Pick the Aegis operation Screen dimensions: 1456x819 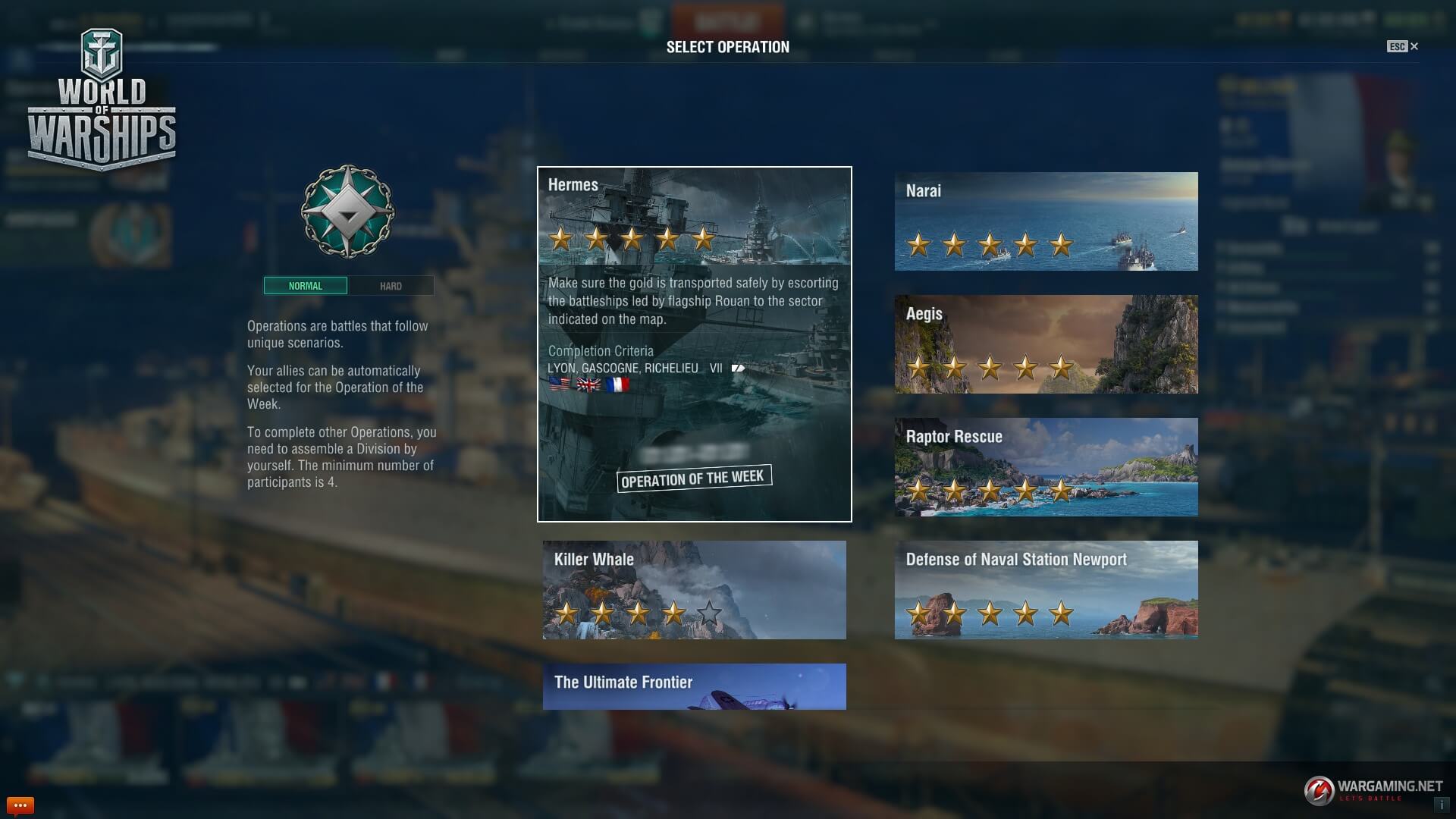(1046, 344)
